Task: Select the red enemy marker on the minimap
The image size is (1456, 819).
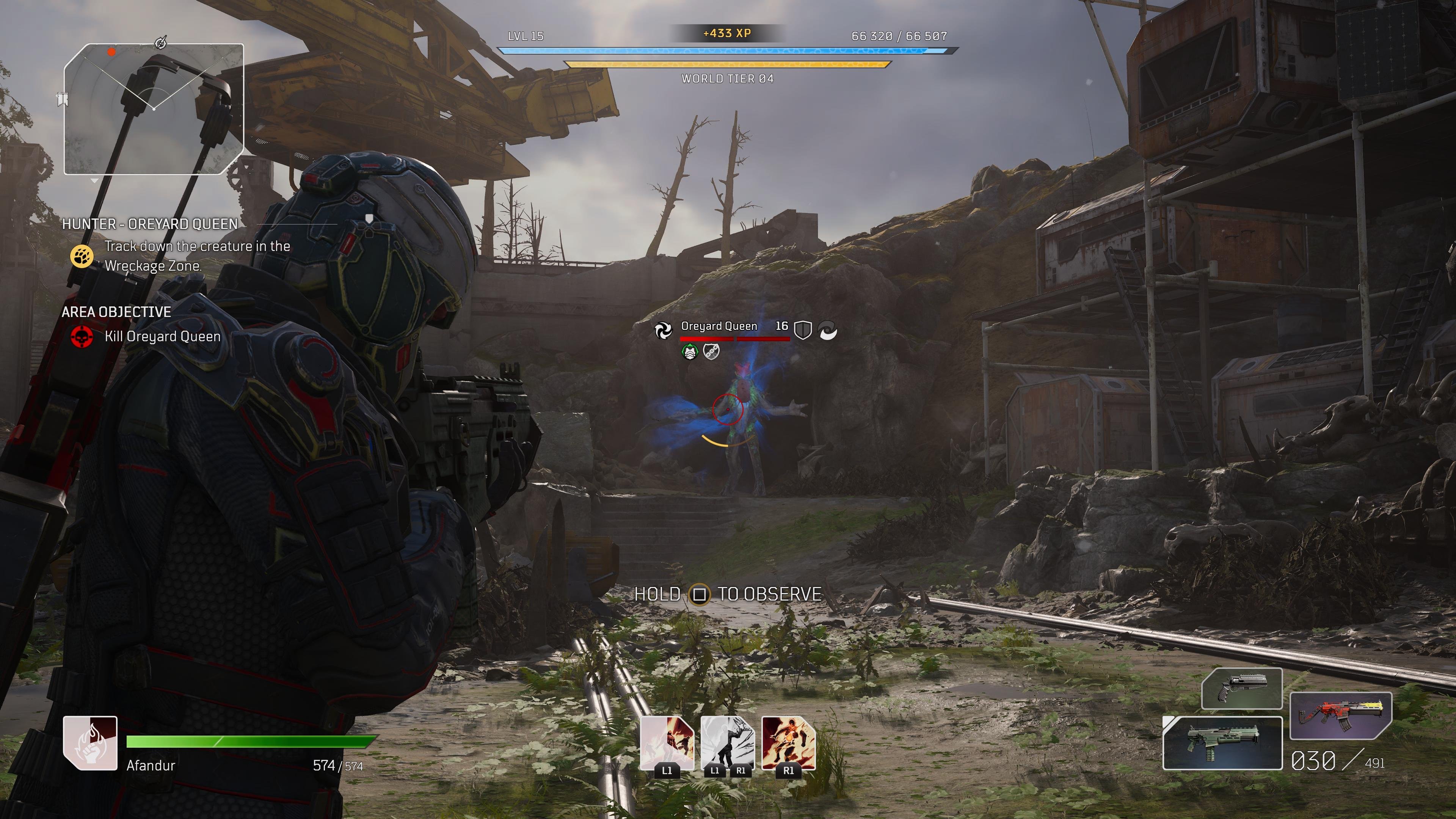Action: tap(111, 52)
